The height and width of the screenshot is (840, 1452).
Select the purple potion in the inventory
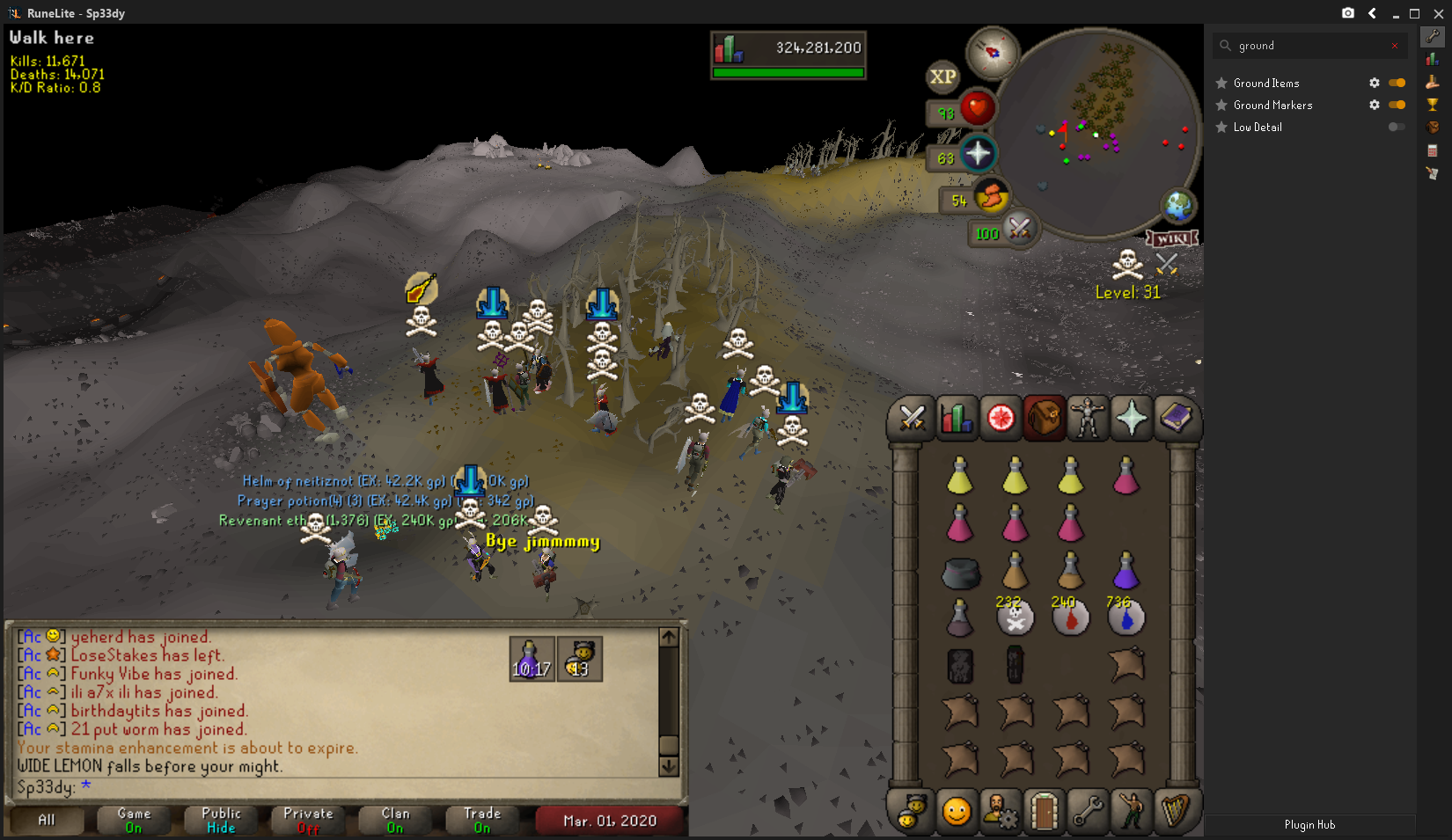(1126, 571)
